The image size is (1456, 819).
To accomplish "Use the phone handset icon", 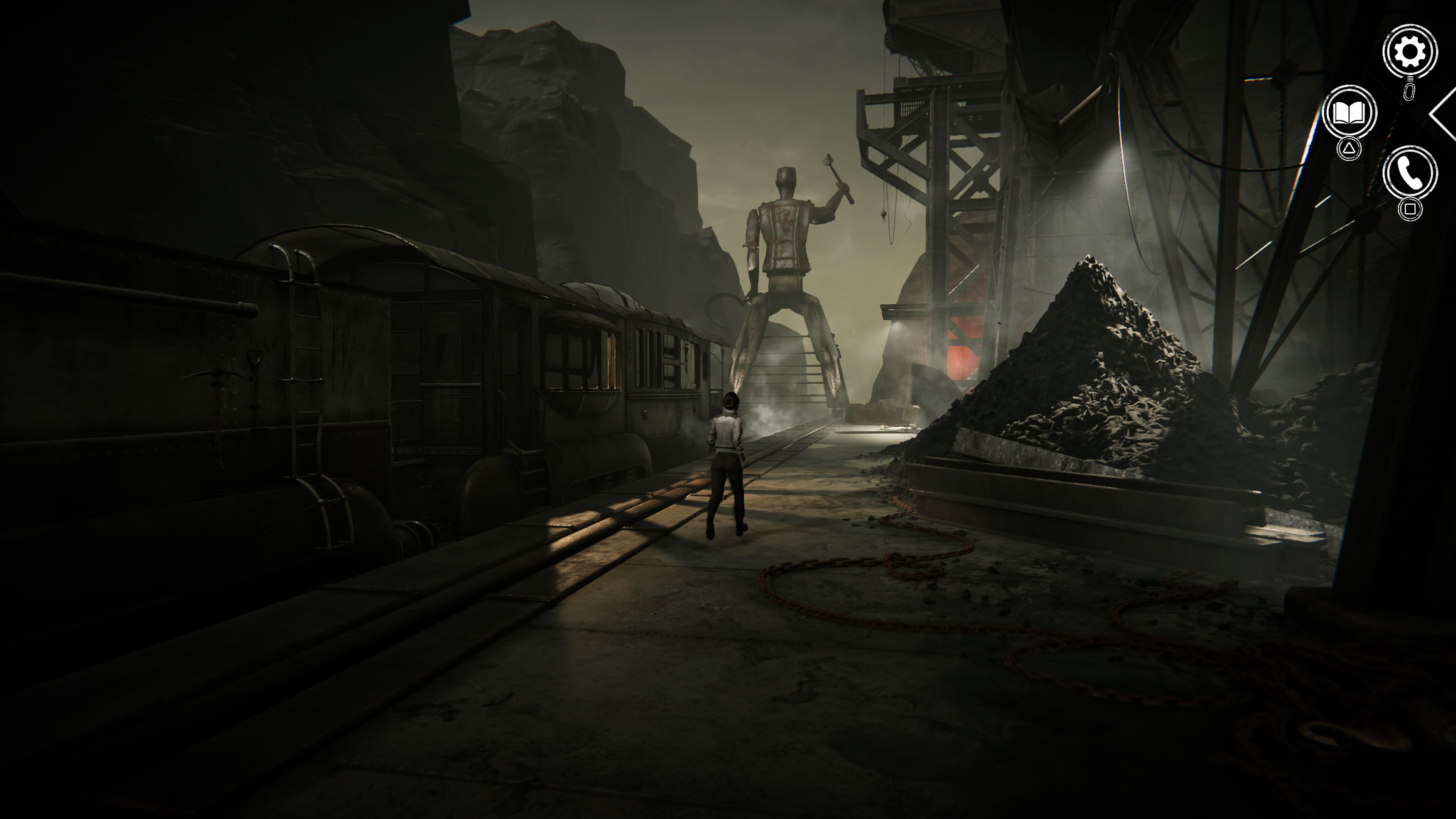I will click(1409, 173).
